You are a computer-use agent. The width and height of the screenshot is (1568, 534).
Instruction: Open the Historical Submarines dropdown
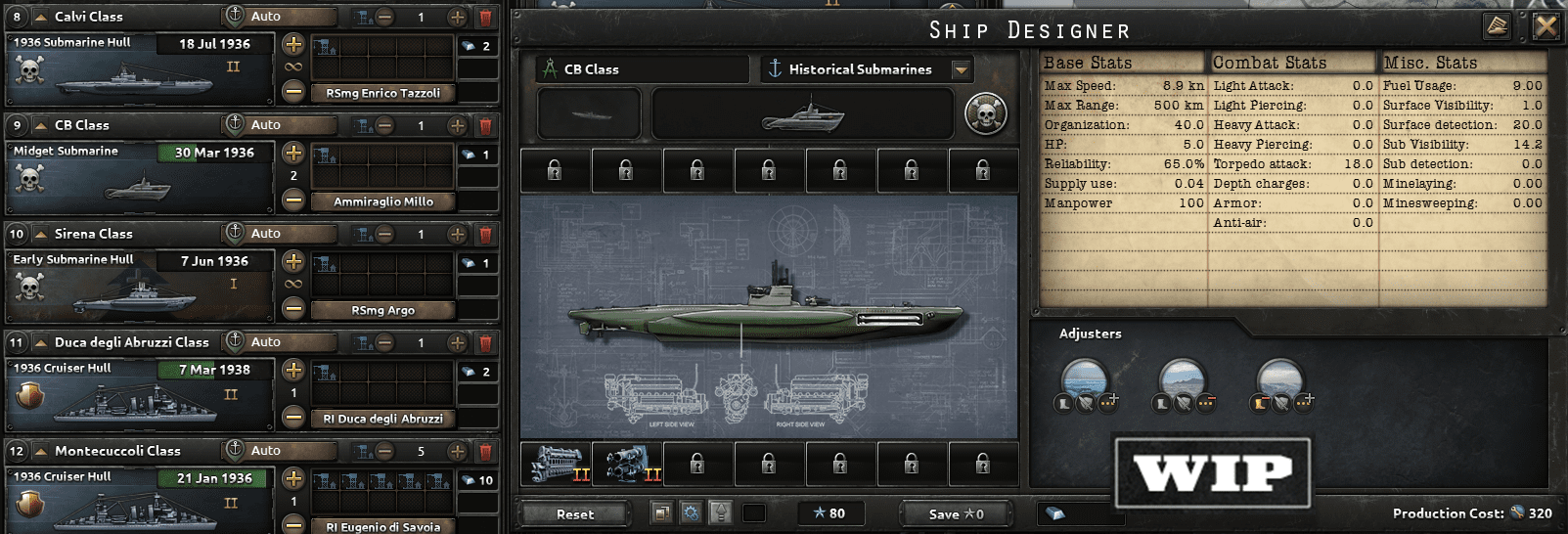click(x=962, y=69)
